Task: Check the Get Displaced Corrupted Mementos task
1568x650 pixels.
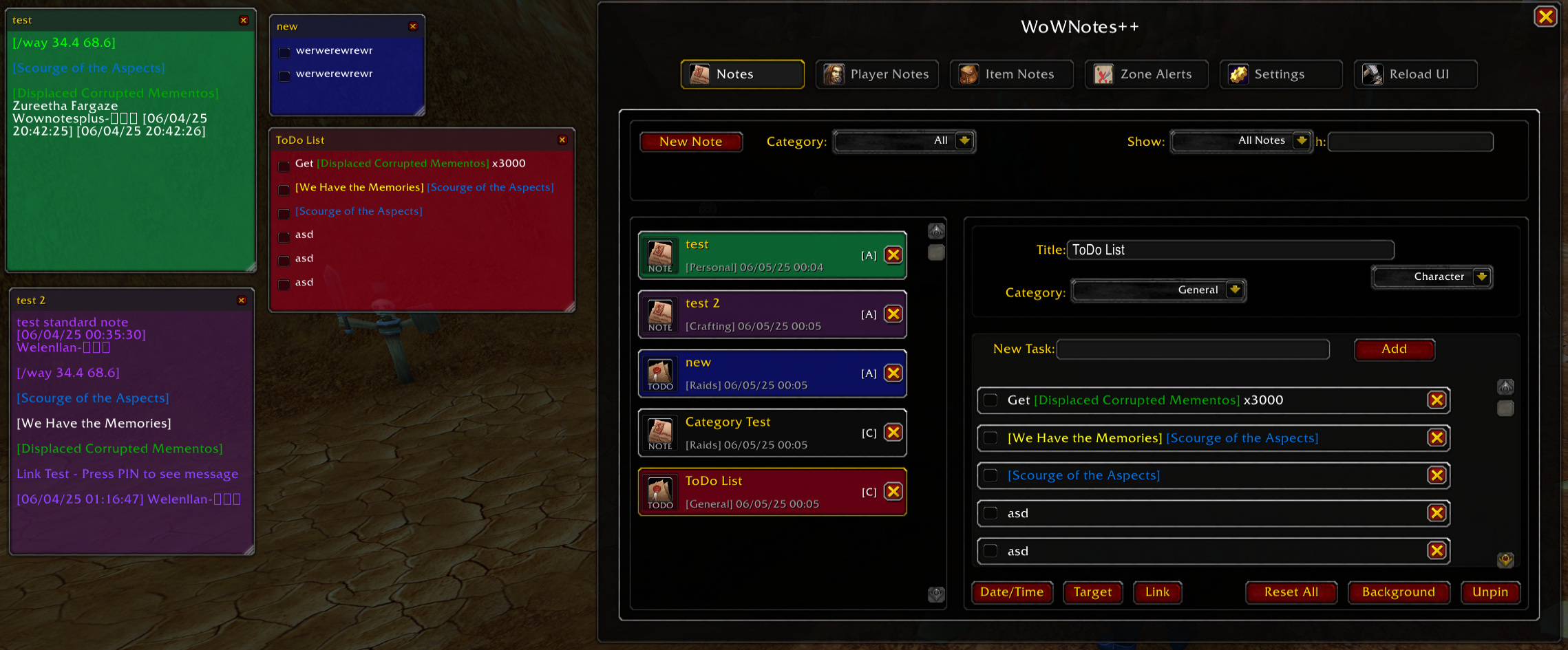Action: pyautogui.click(x=990, y=400)
